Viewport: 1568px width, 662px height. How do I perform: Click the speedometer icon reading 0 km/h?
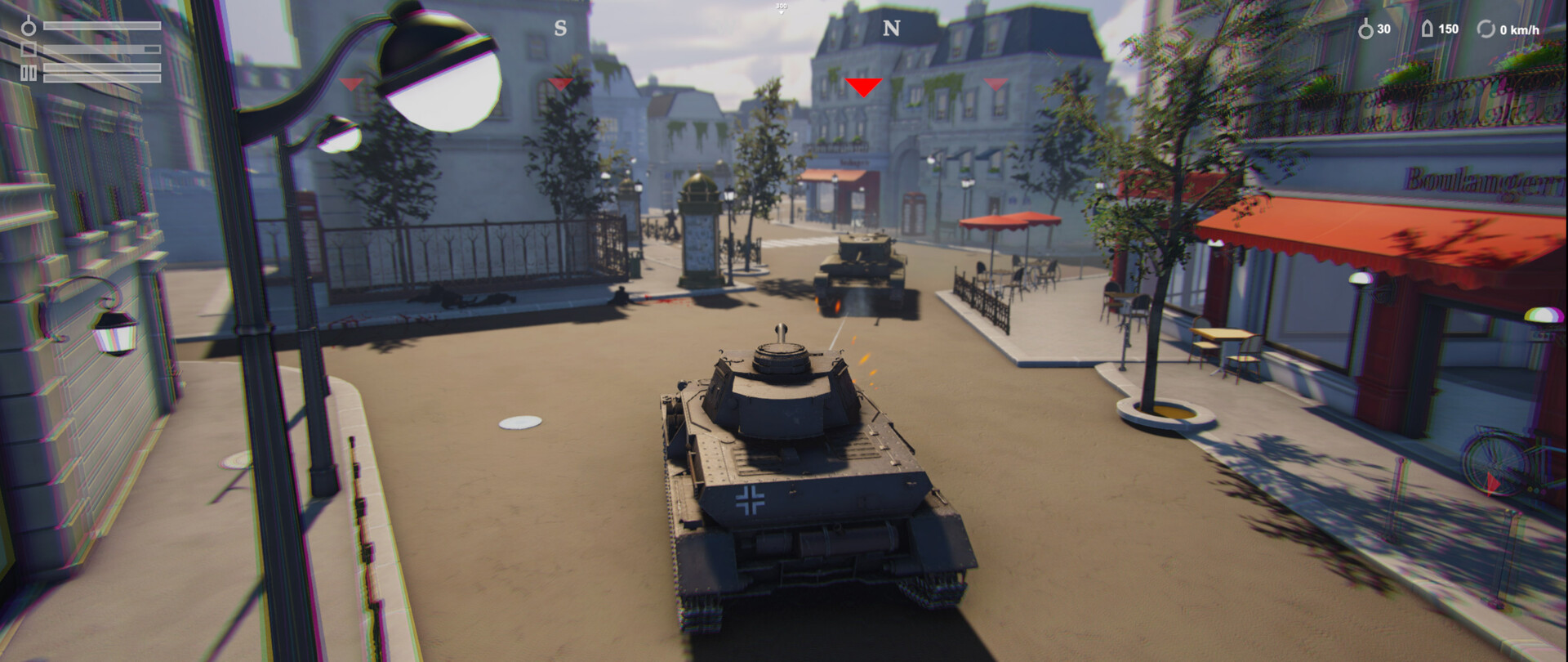[1486, 30]
